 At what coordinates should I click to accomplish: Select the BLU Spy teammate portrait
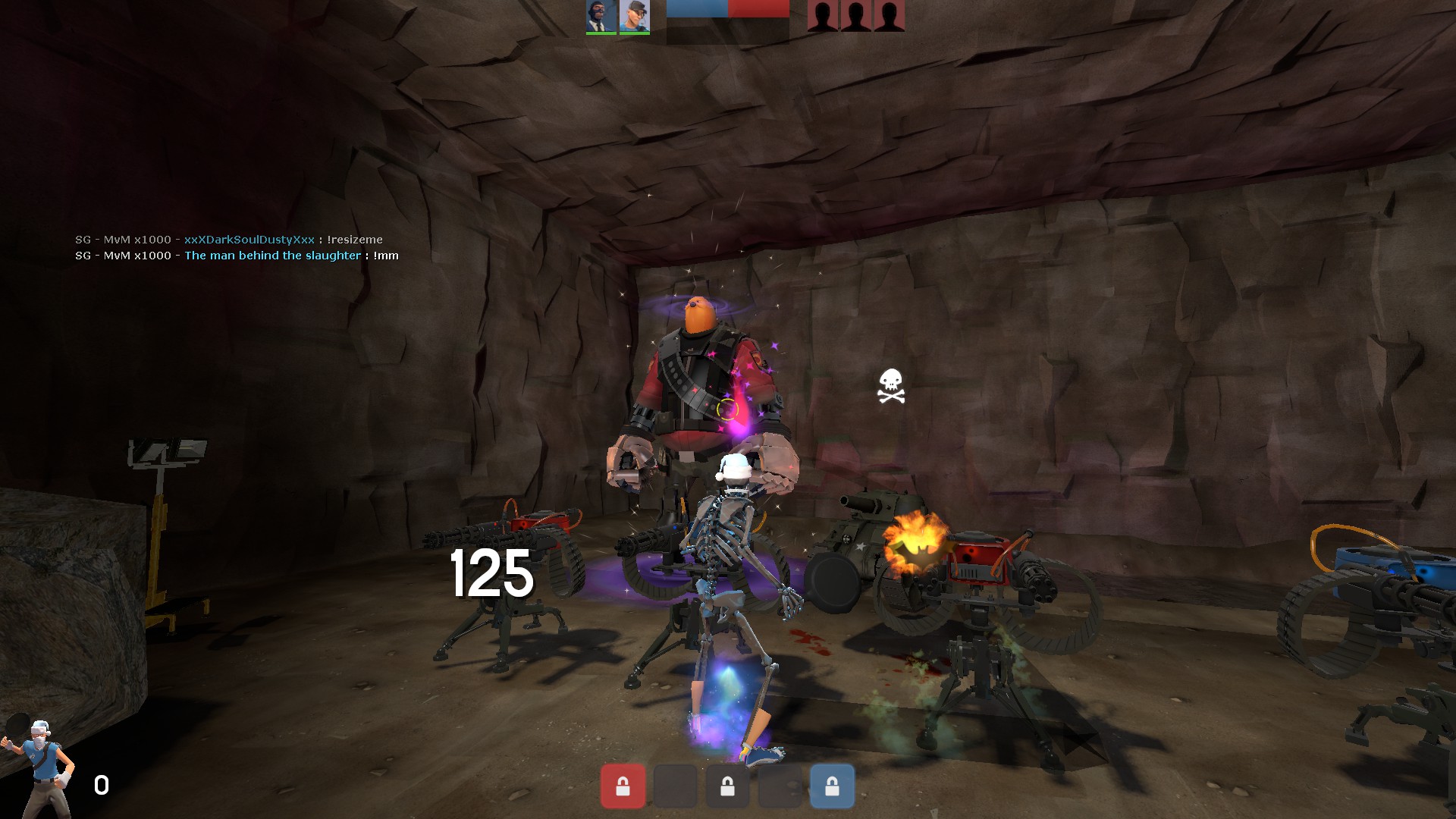[601, 16]
